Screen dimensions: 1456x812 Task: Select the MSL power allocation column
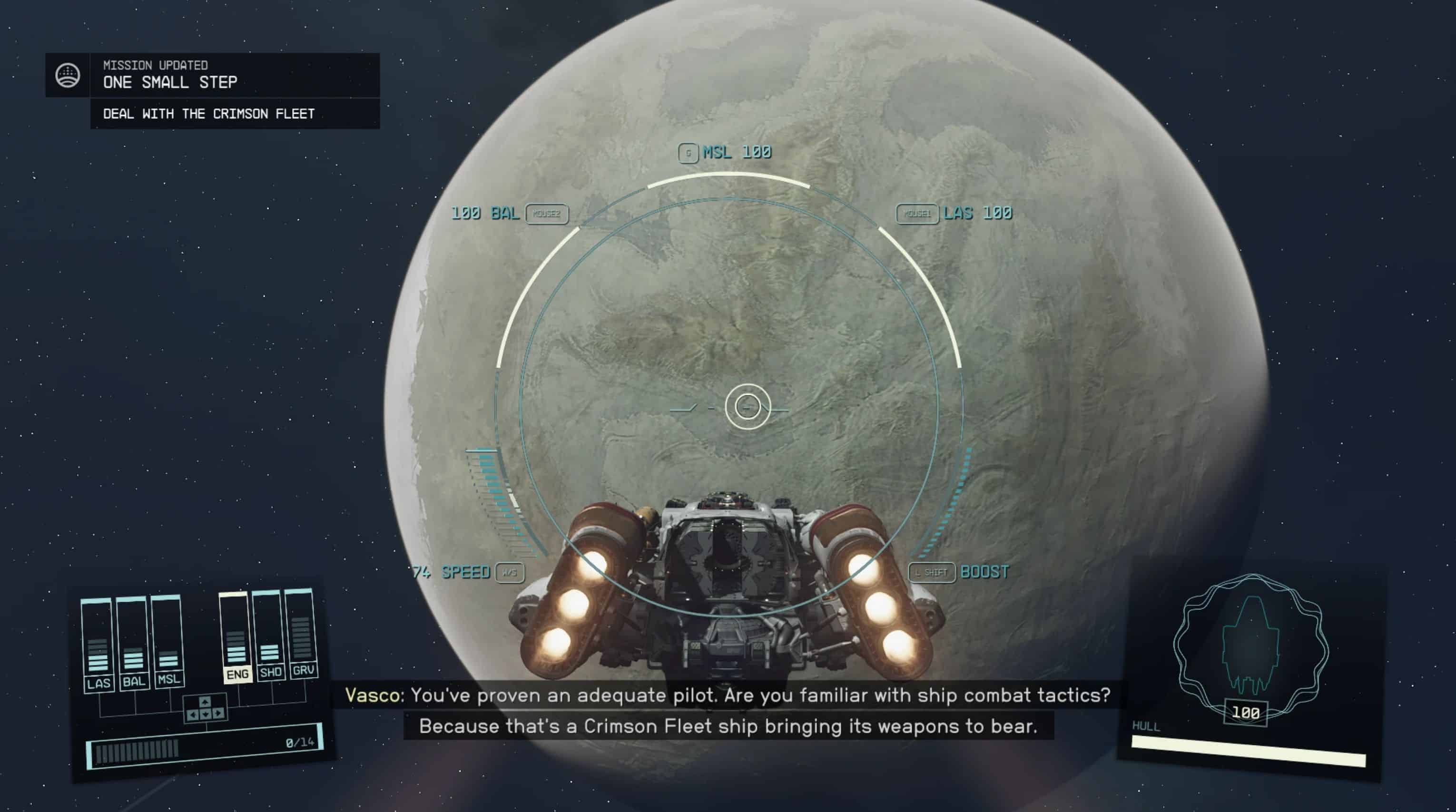pos(168,641)
